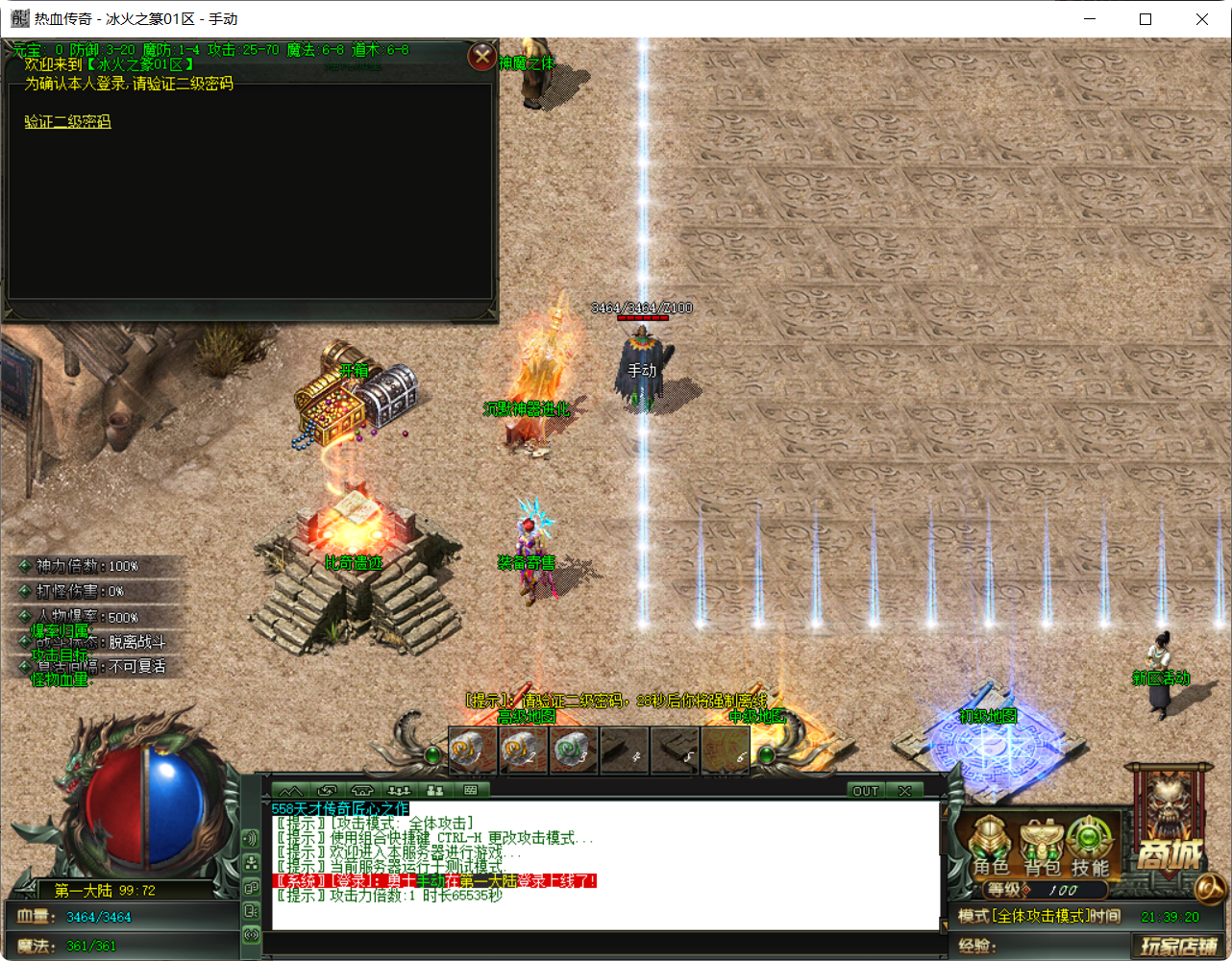Click quickbar slot number 2
1232x961 pixels.
525,751
